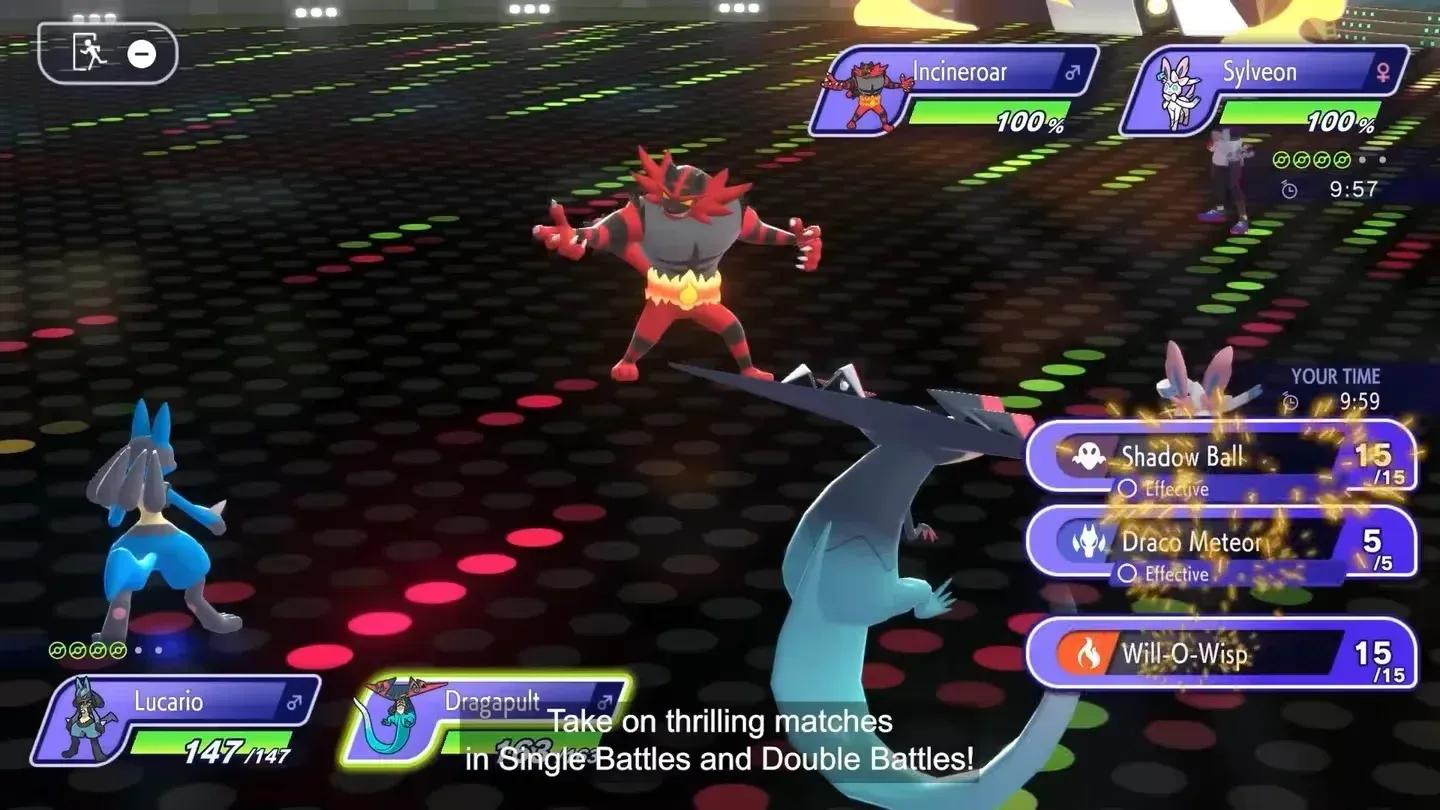The image size is (1440, 810).
Task: Select the Effective indicator under Shadow Ball
Action: (x=1128, y=489)
